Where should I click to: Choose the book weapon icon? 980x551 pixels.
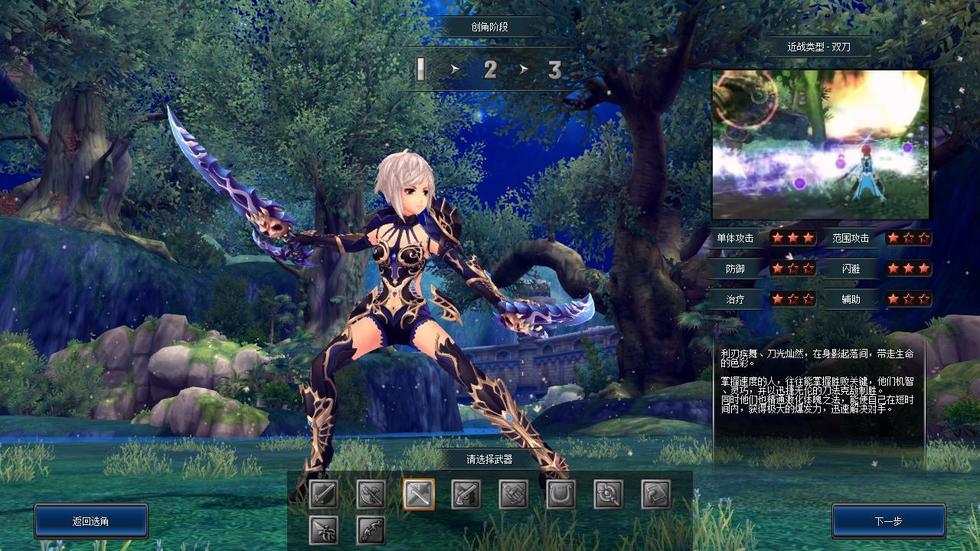[x=656, y=493]
